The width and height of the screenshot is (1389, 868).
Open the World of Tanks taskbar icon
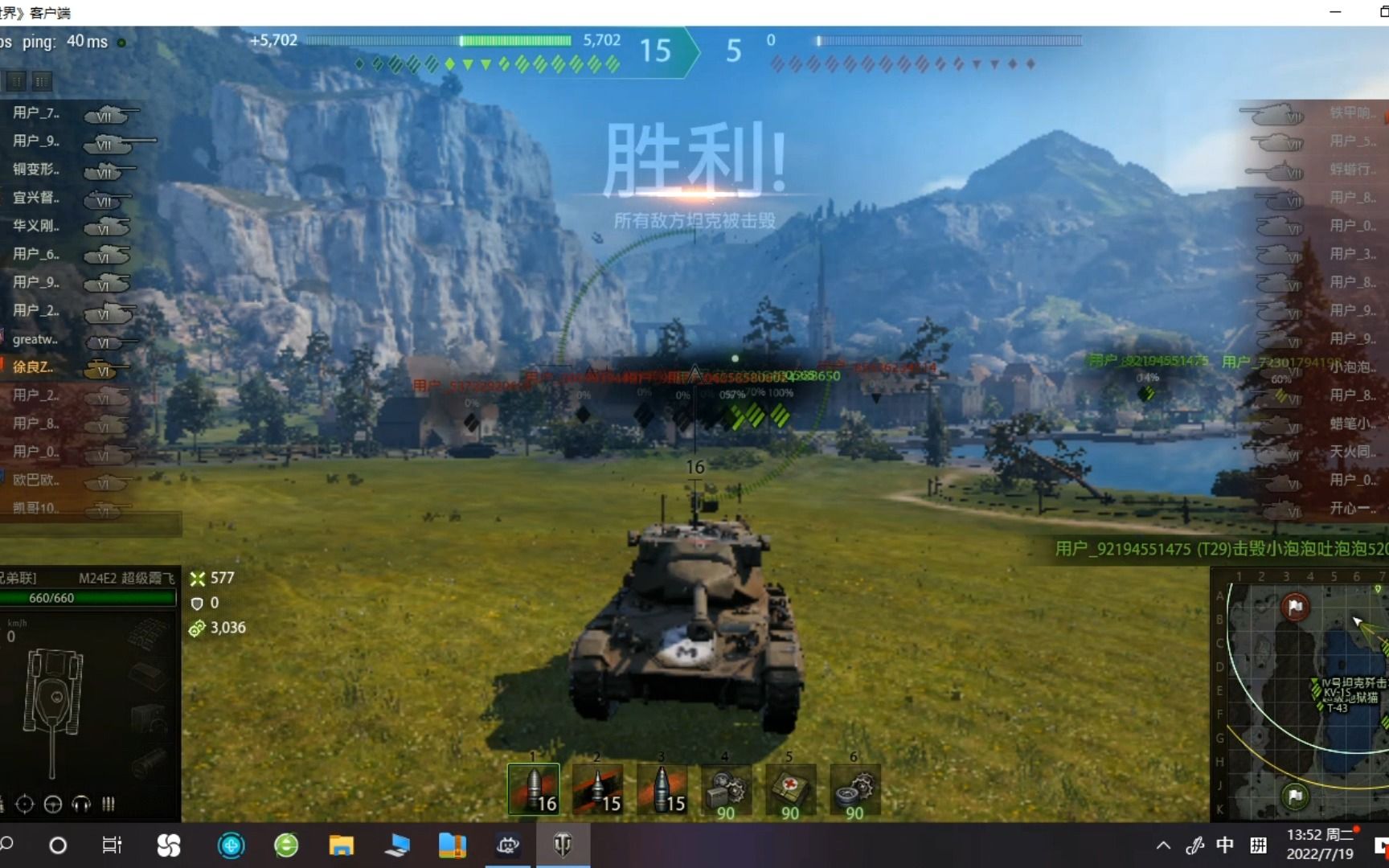(x=563, y=845)
